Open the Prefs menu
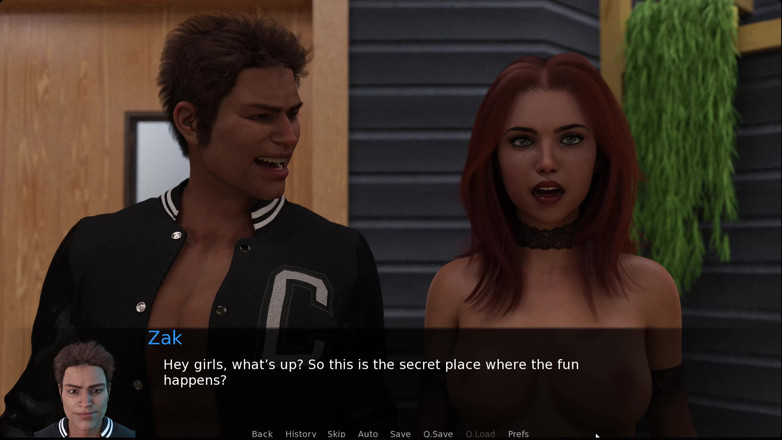 [x=518, y=434]
